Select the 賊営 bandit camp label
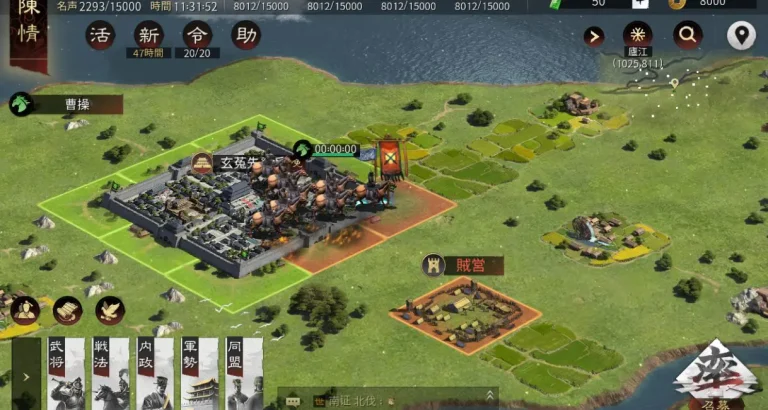Screen dimensions: 768x410 pos(462,265)
